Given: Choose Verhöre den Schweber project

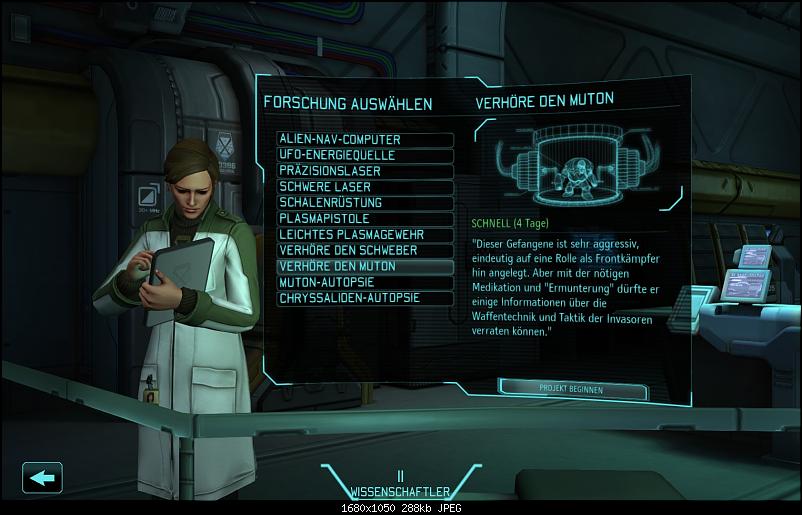Looking at the screenshot, I should (365, 251).
